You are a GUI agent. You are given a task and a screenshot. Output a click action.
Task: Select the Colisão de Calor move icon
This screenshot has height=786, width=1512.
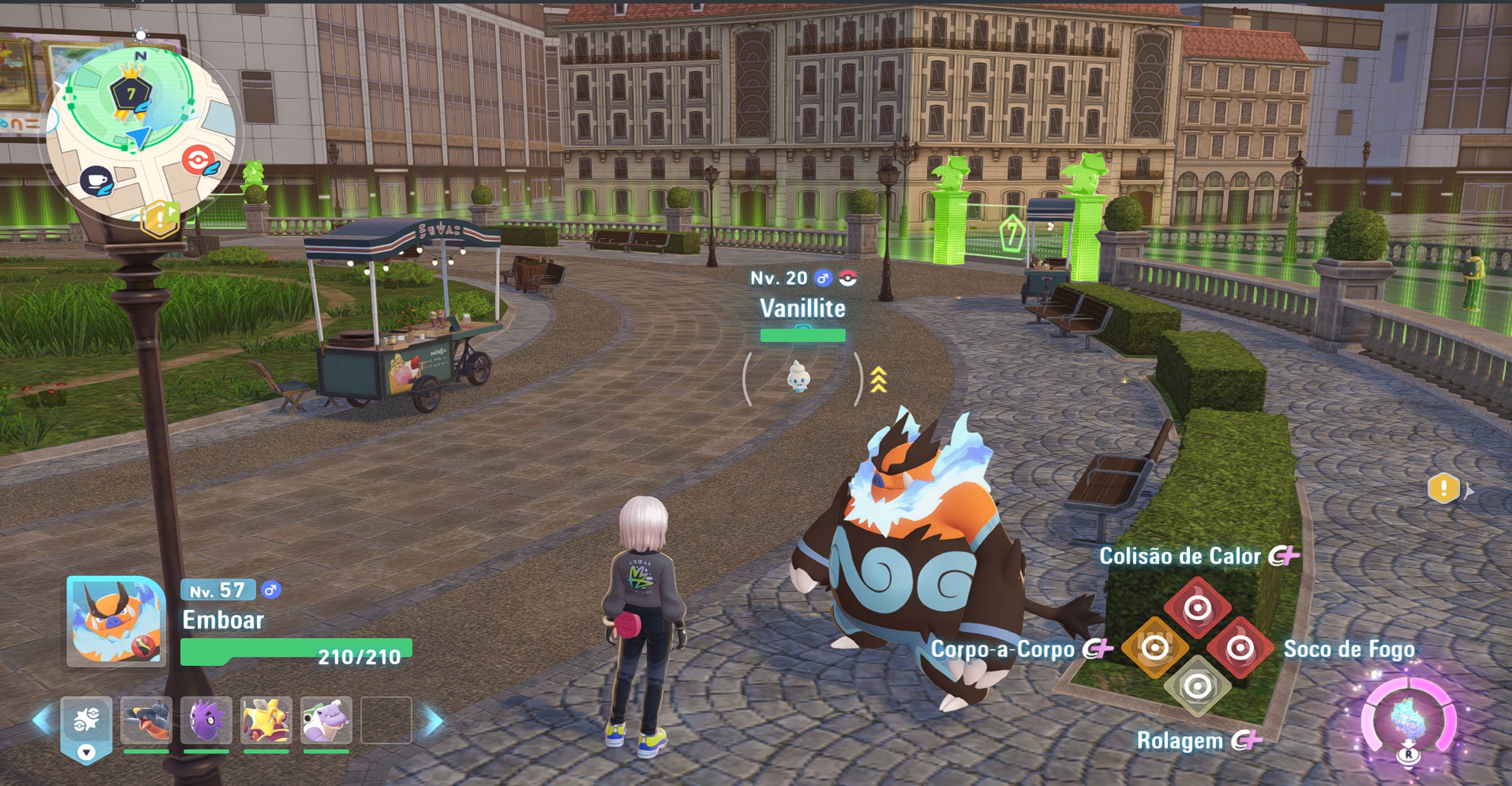click(1198, 607)
